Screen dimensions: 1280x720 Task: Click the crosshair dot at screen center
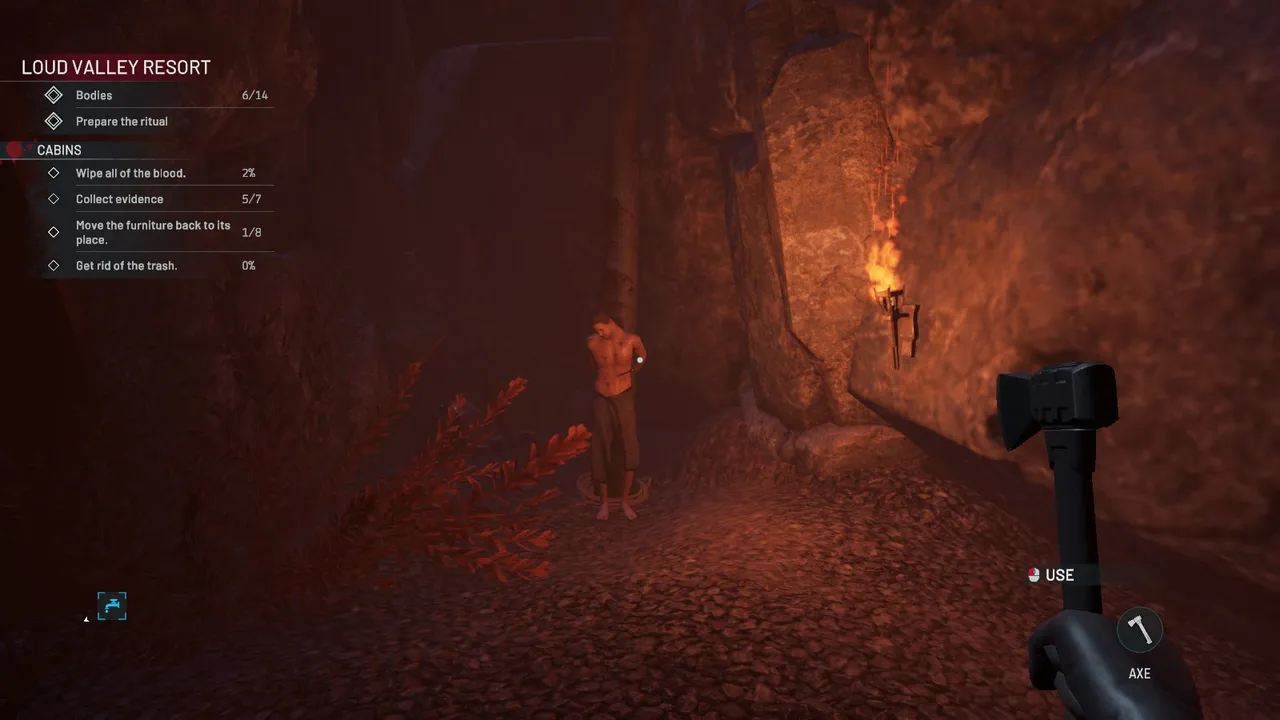[x=640, y=359]
